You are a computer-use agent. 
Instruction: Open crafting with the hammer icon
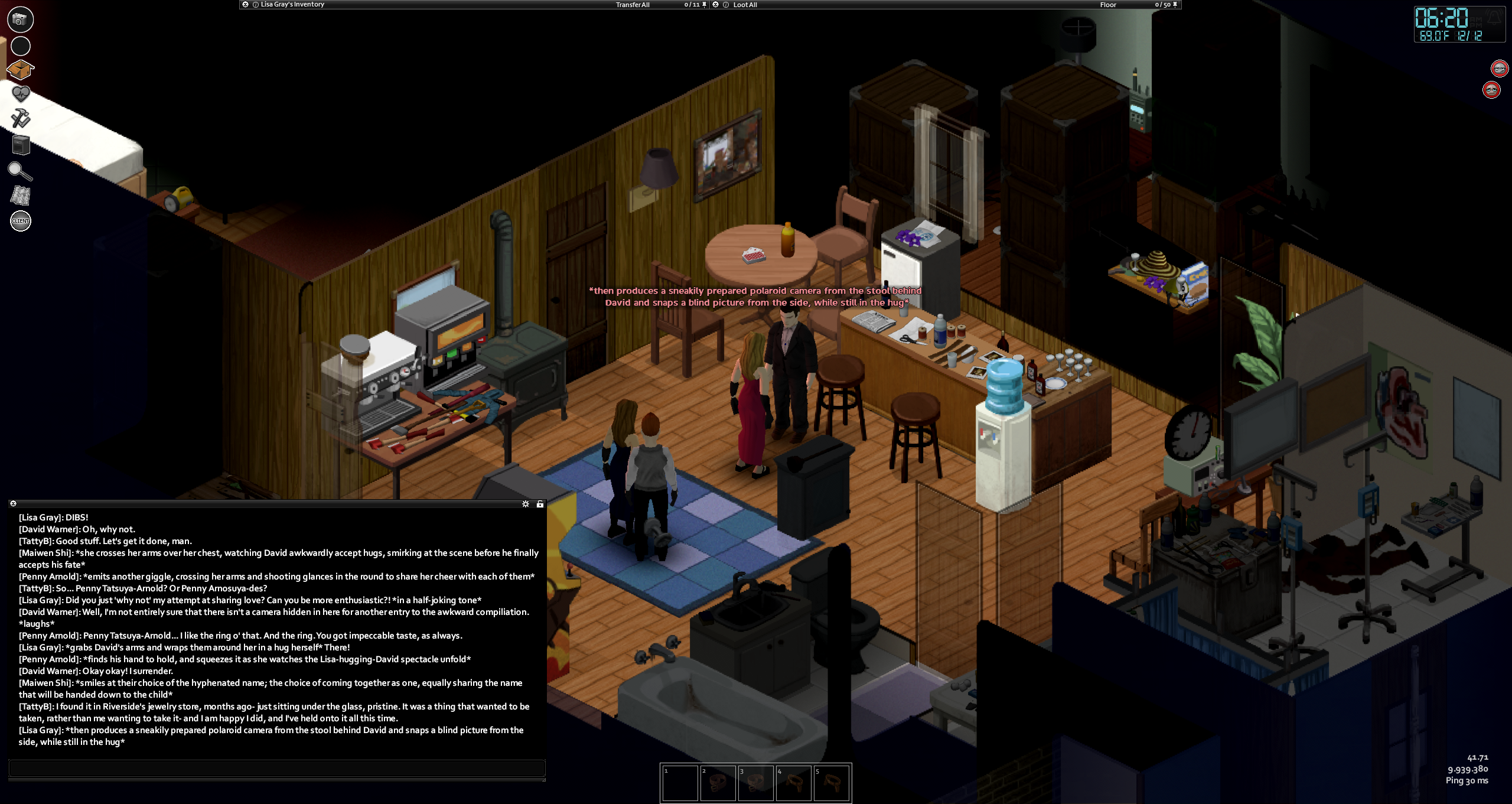point(21,118)
